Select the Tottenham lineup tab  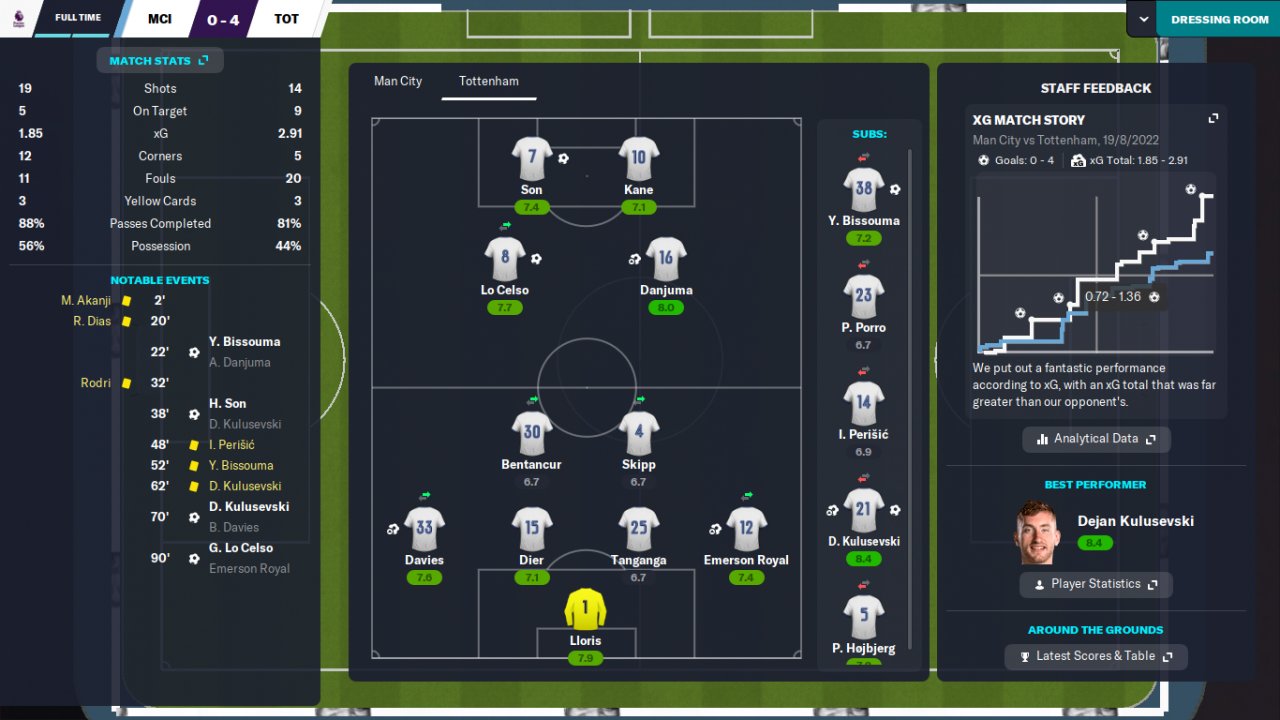coord(489,81)
